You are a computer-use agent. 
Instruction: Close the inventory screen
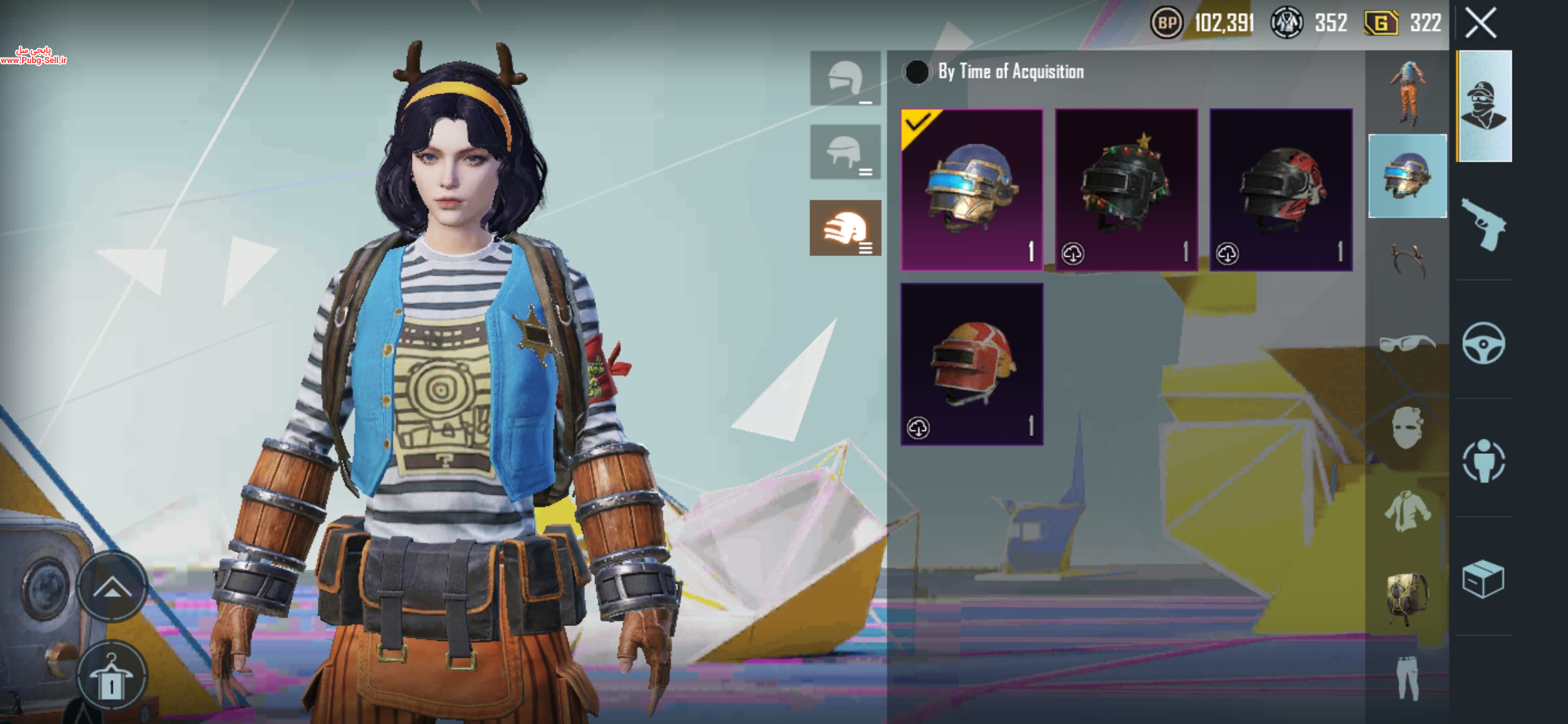1481,23
